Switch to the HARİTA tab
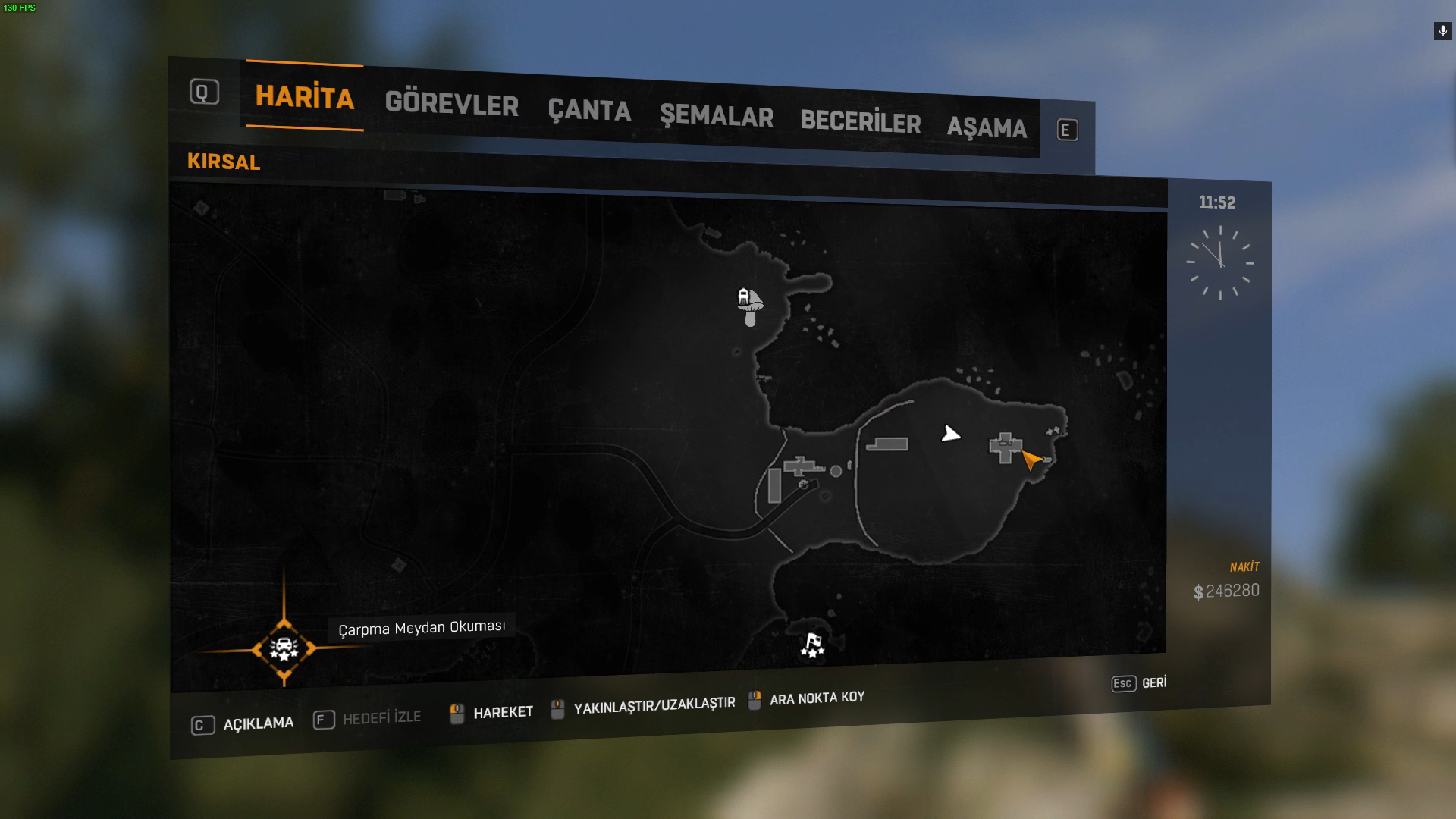The height and width of the screenshot is (819, 1456). [x=304, y=97]
